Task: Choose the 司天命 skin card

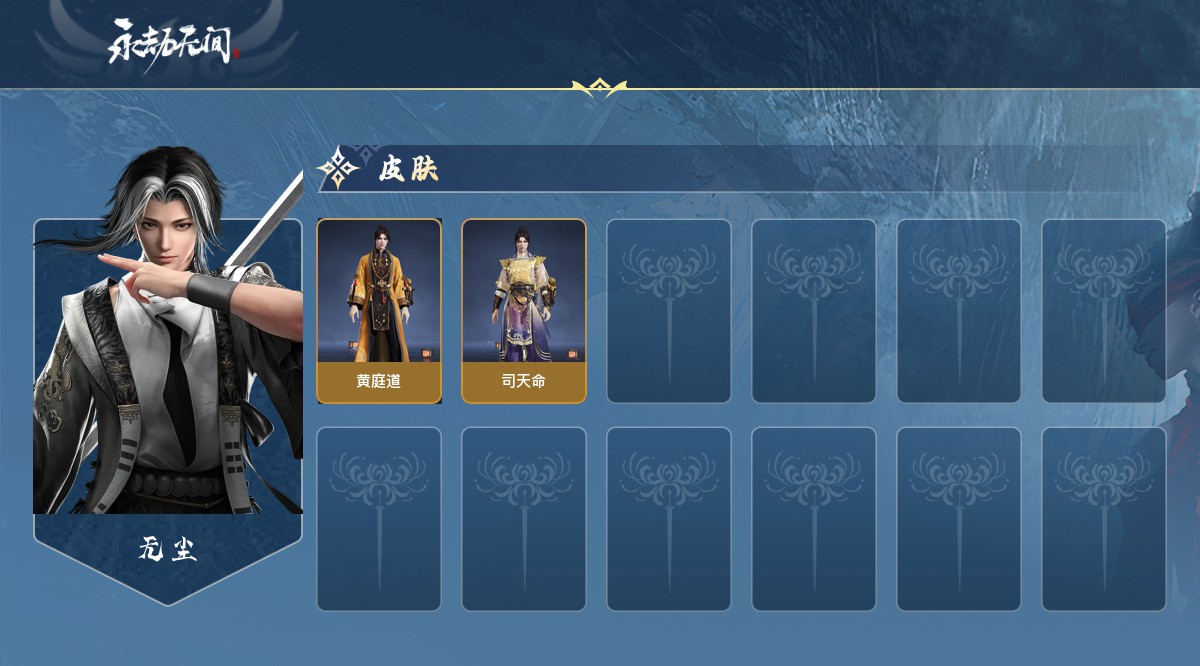Action: pos(523,311)
